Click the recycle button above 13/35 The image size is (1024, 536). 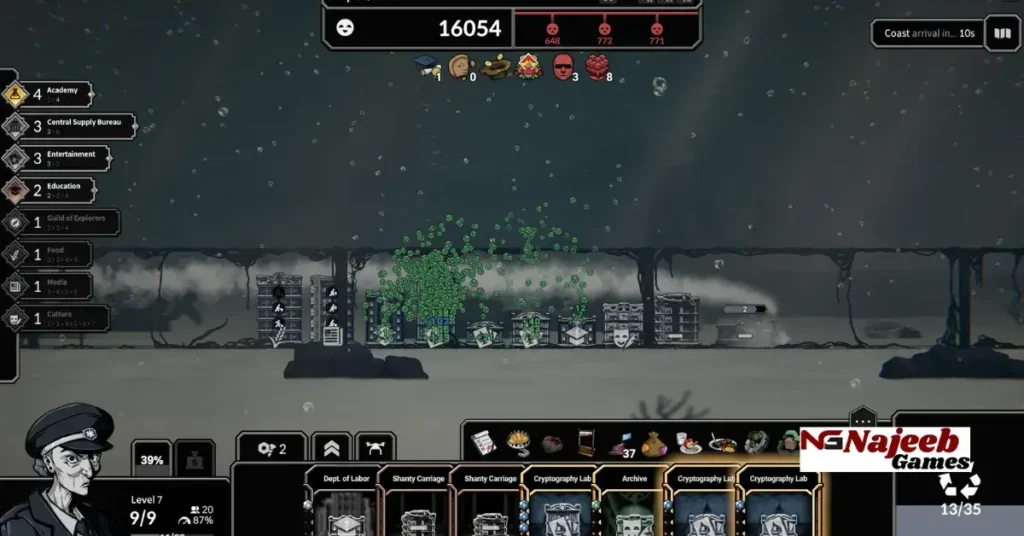click(958, 485)
